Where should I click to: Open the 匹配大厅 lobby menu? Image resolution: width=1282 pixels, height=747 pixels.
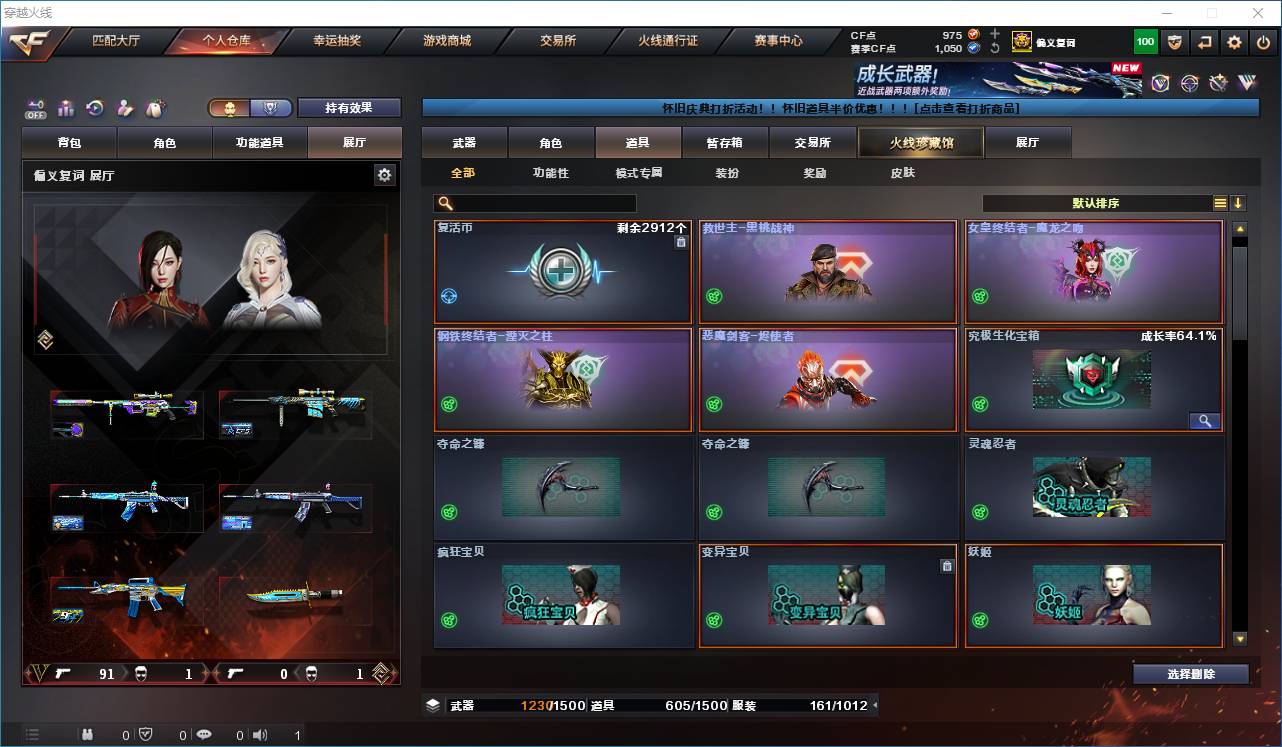click(116, 41)
